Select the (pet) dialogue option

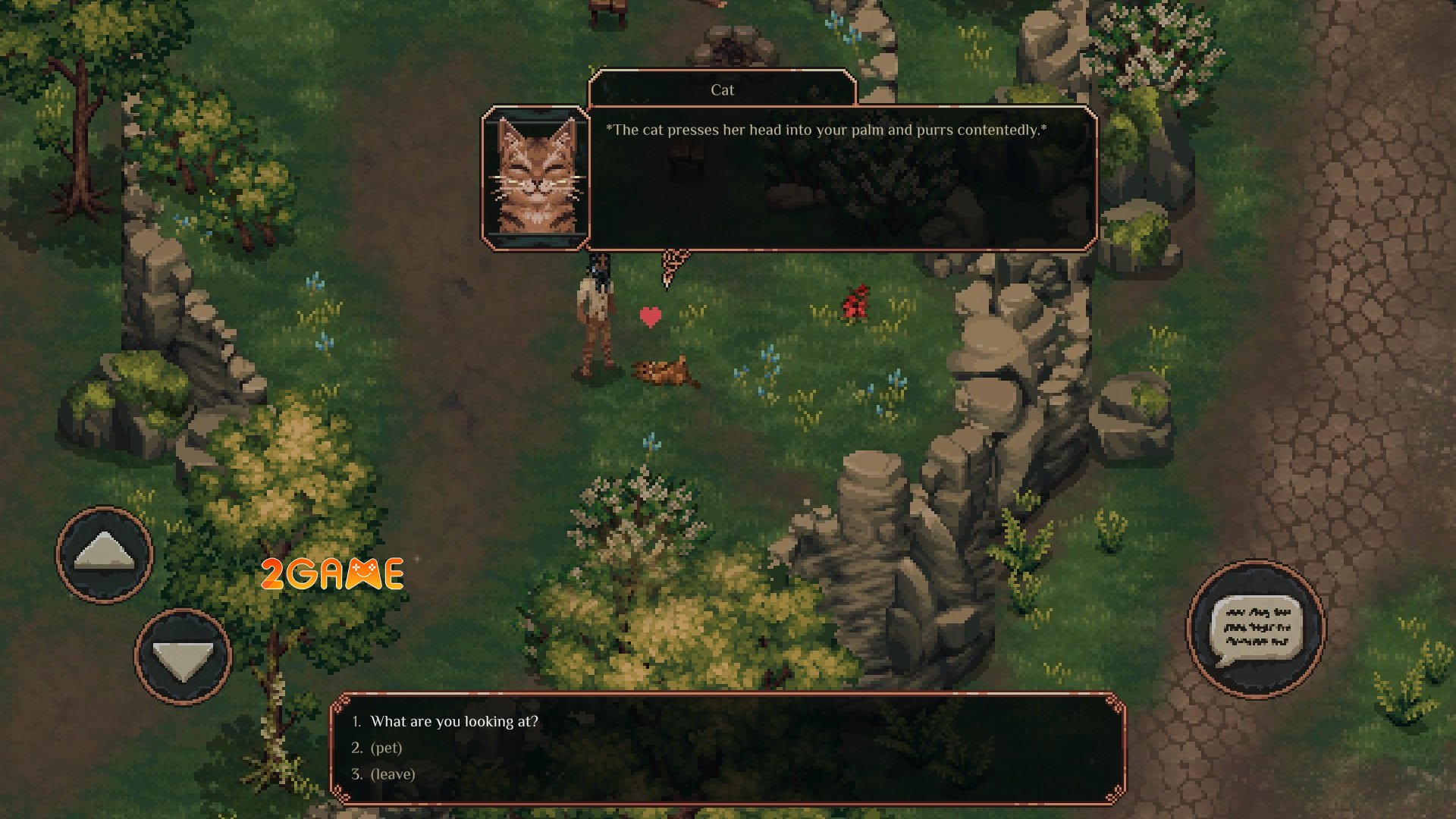click(x=386, y=748)
